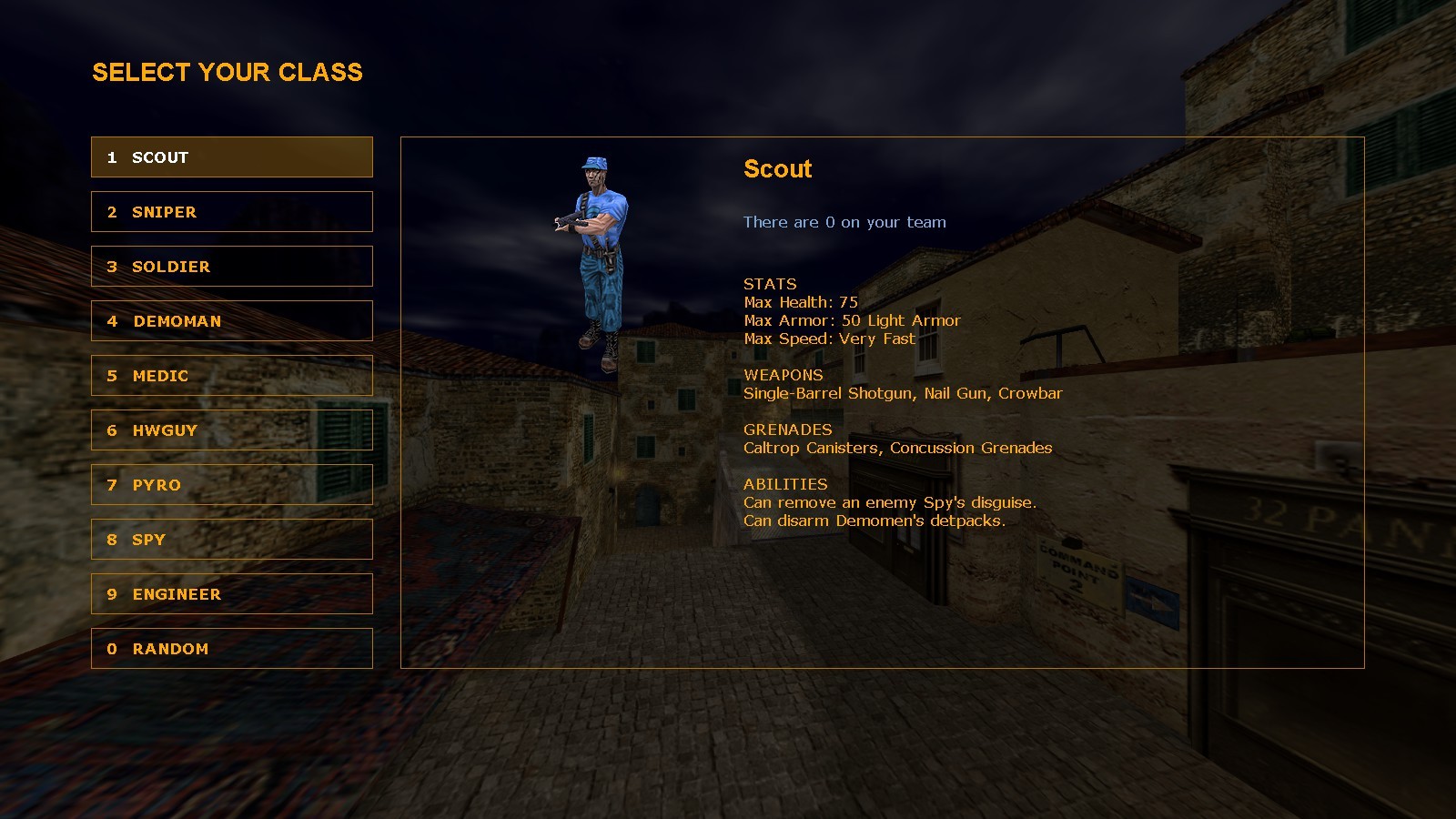Choose the Spy class
Image resolution: width=1456 pixels, height=819 pixels.
point(231,539)
